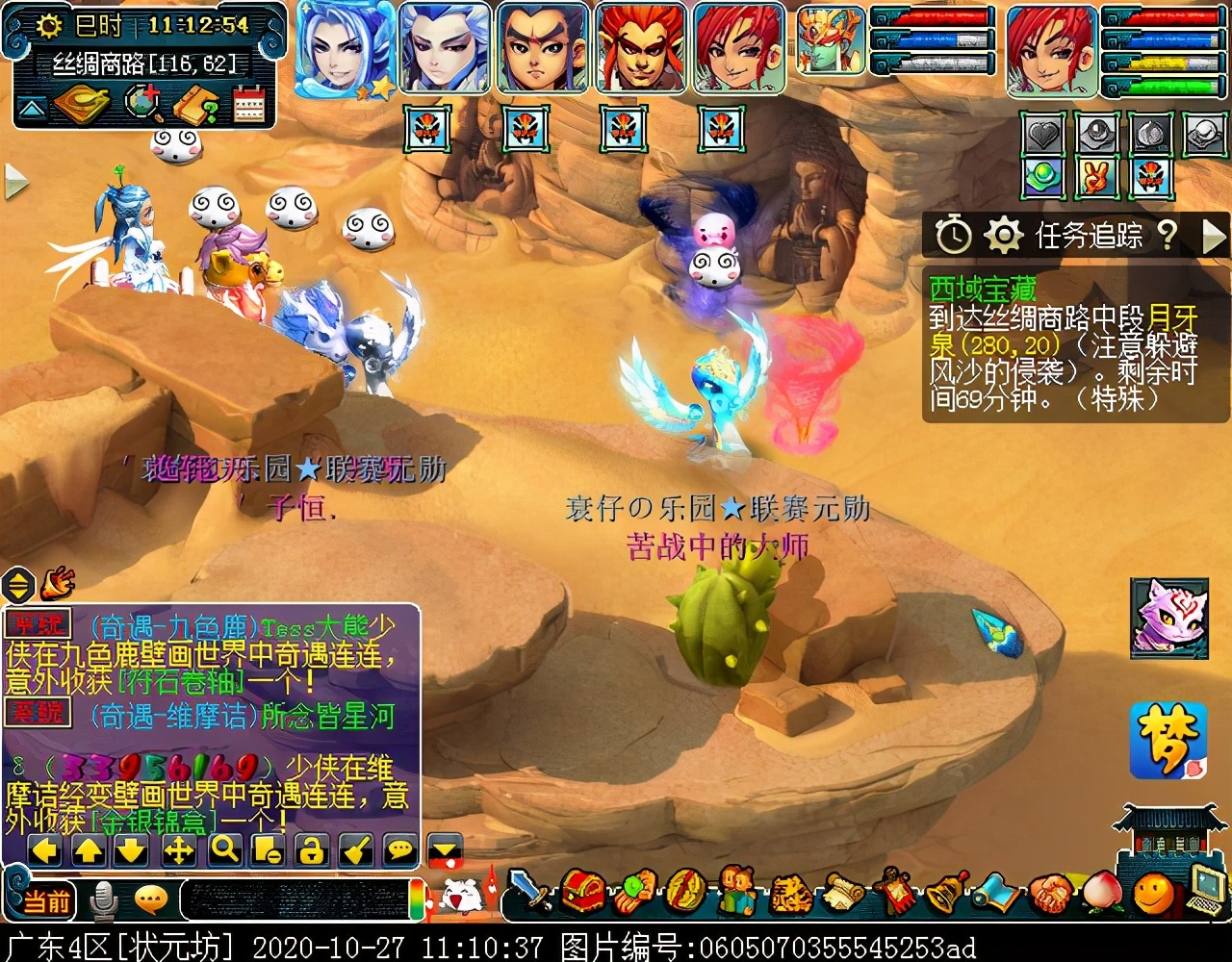
Task: Click the quest tracker stopwatch icon
Action: pyautogui.click(x=954, y=234)
